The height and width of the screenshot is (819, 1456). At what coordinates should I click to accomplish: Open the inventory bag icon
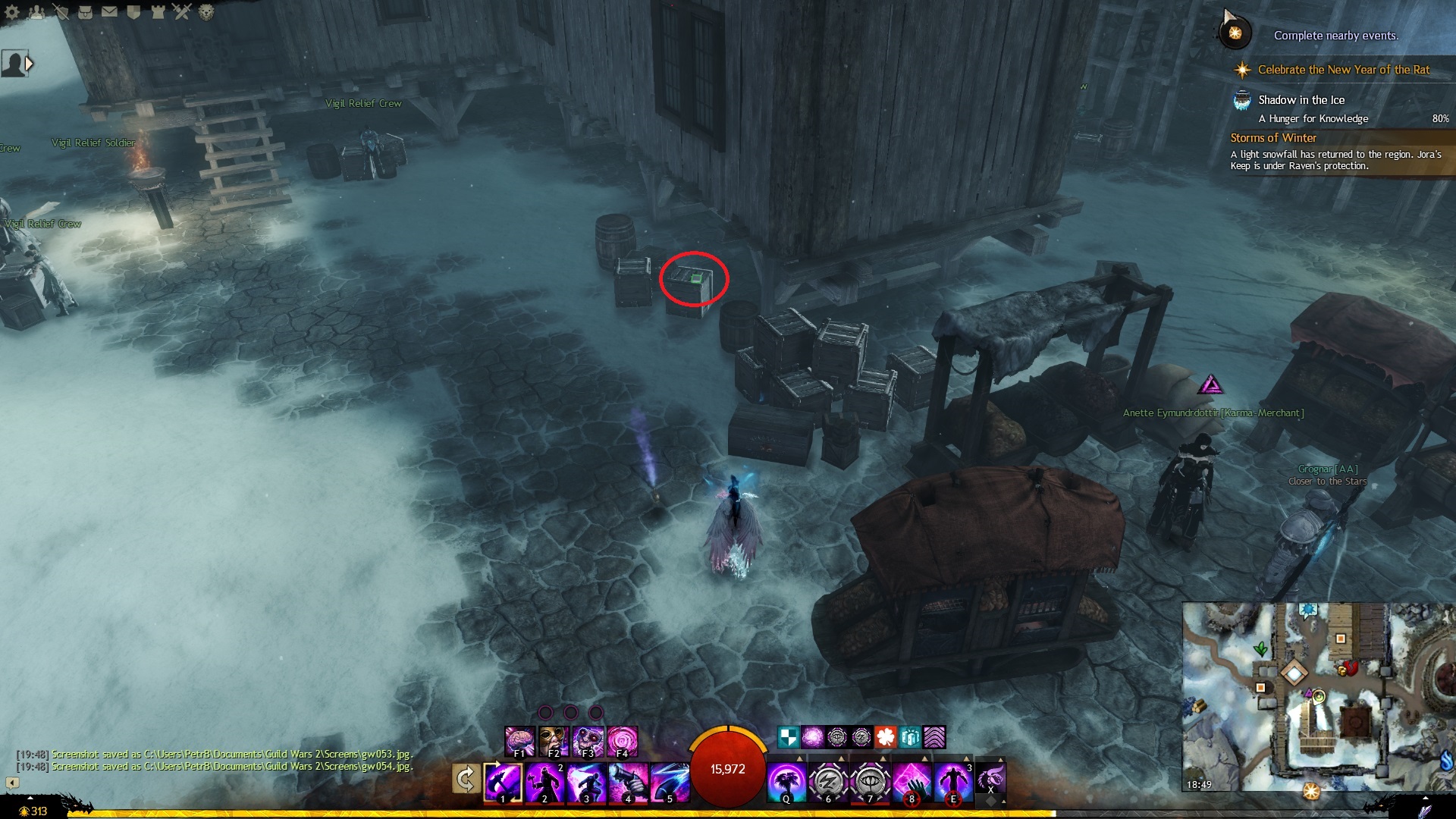click(x=85, y=11)
